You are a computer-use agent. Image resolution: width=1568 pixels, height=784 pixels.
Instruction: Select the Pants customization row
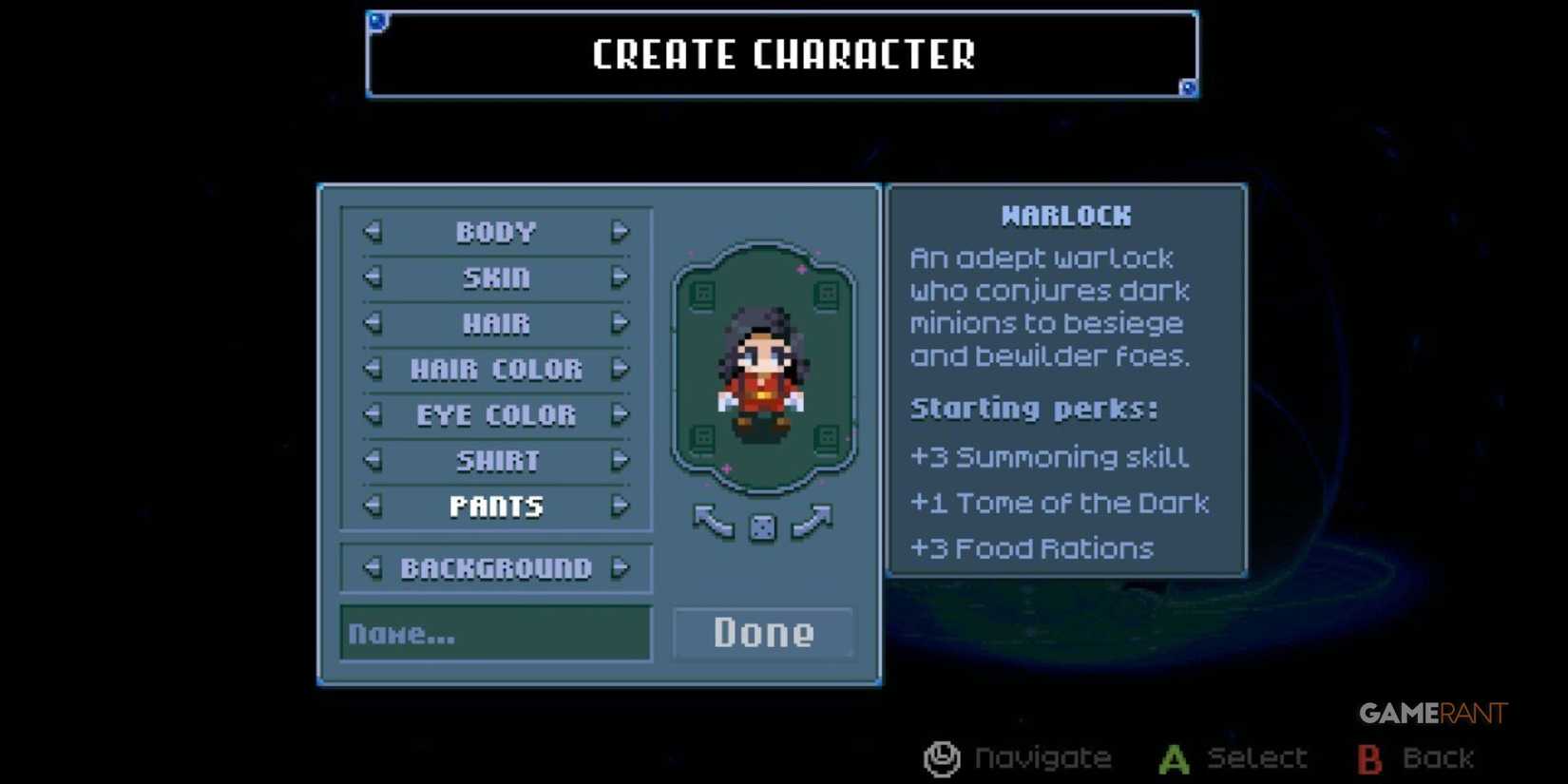coord(495,506)
